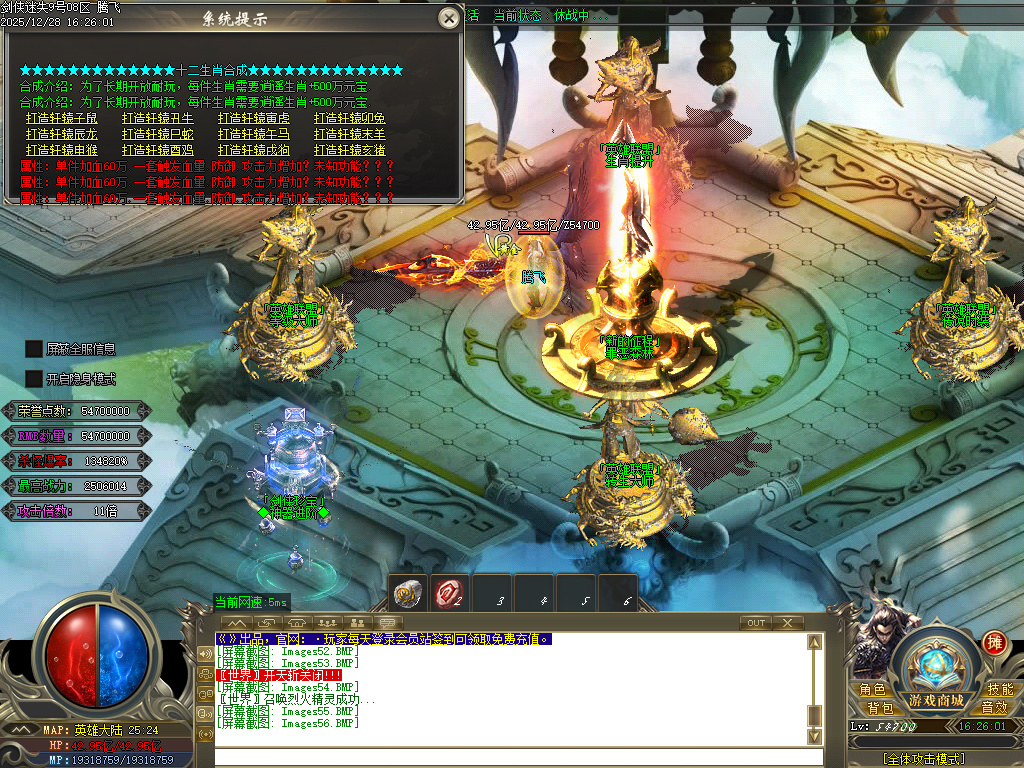Viewport: 1024px width, 768px height.
Task: Click the 打造轩辕酉鸡 link
Action: tap(158, 150)
